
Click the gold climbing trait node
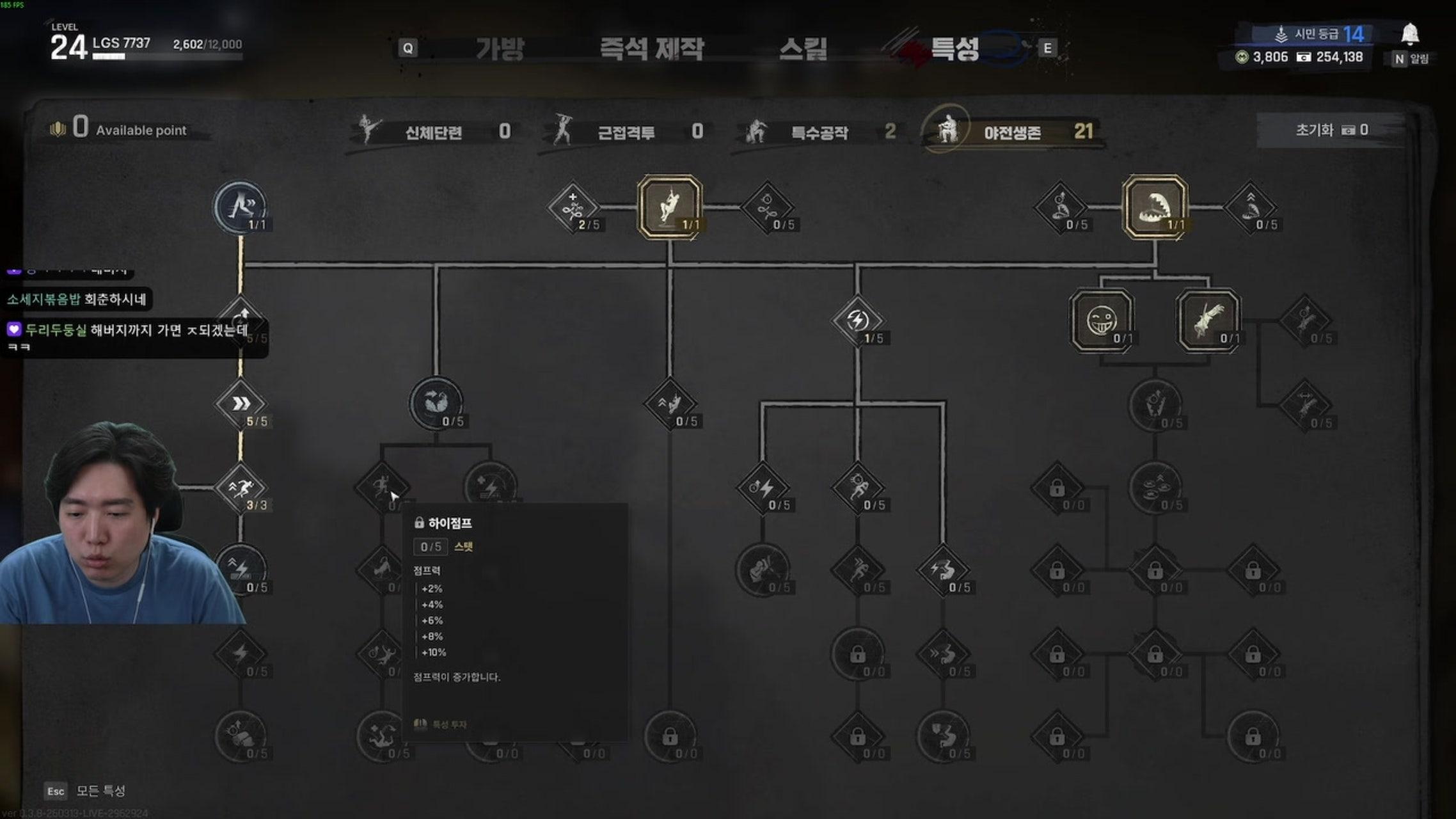pyautogui.click(x=669, y=206)
